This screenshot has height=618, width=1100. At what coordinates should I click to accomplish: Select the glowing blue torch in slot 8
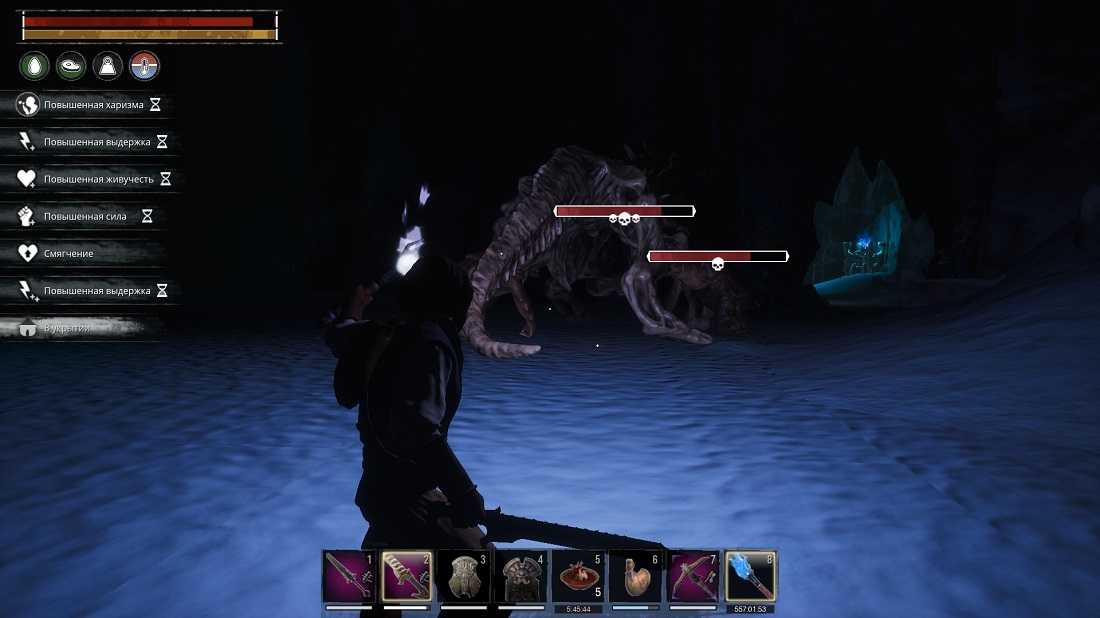point(751,576)
